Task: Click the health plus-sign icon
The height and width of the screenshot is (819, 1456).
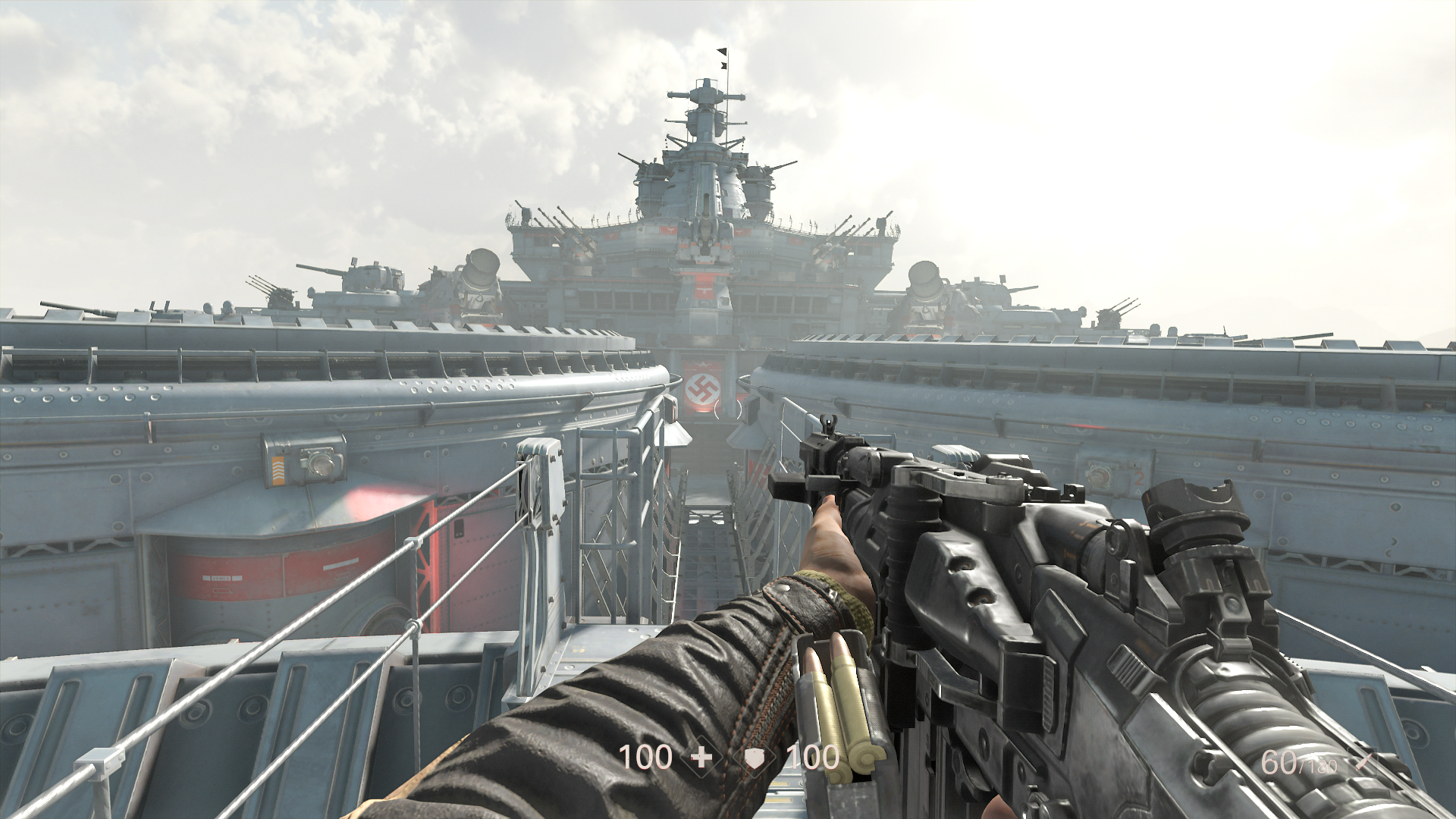Action: click(x=701, y=758)
